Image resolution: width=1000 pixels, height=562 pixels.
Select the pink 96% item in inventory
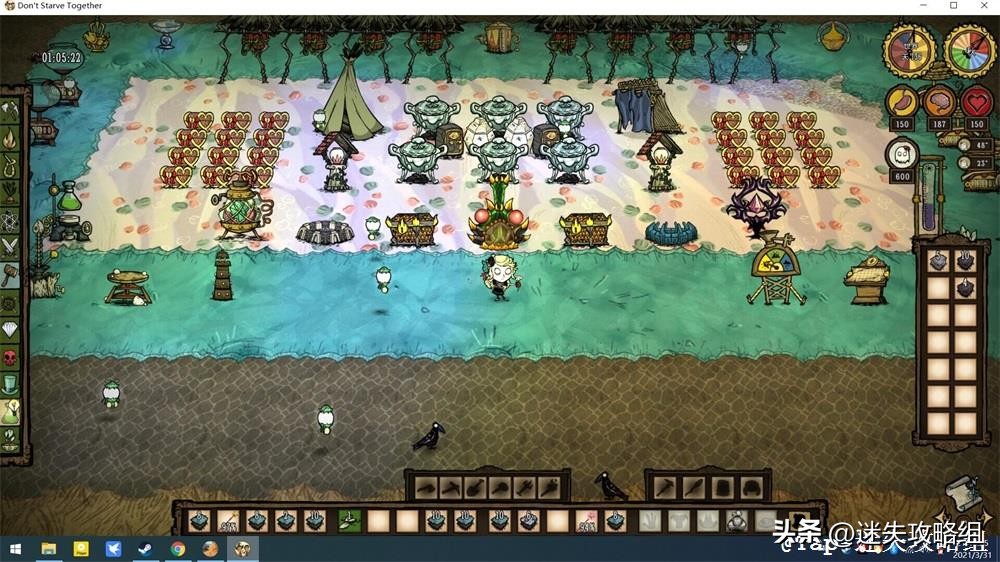click(x=586, y=520)
